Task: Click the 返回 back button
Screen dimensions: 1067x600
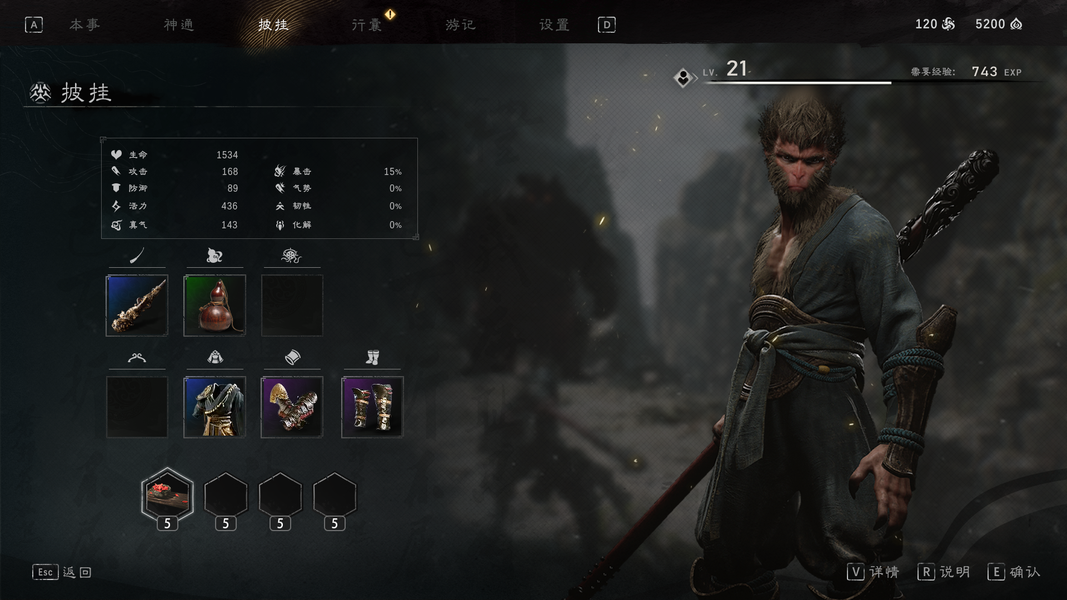Action: point(63,572)
